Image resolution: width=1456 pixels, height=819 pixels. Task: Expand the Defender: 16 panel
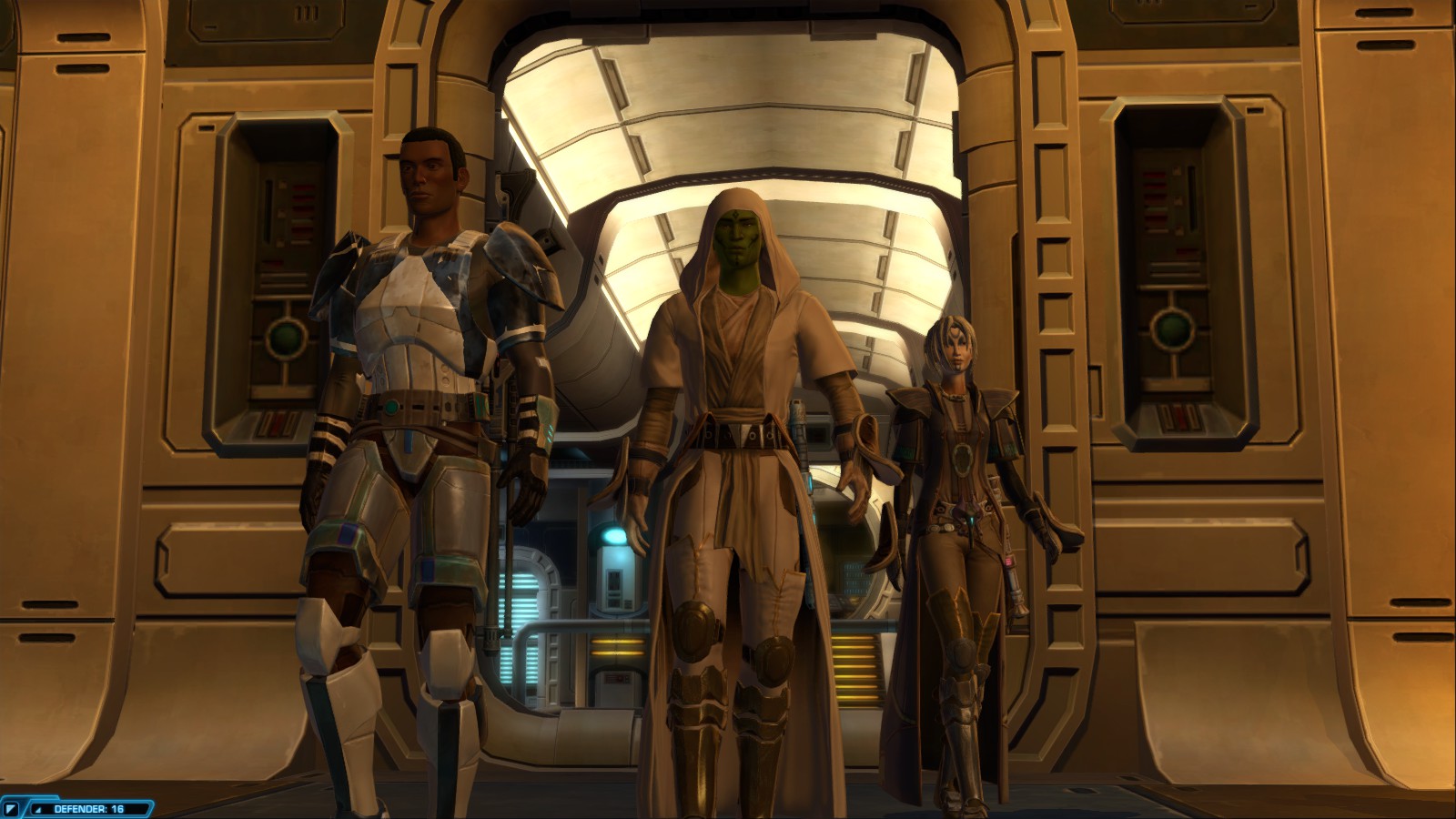pyautogui.click(x=38, y=809)
